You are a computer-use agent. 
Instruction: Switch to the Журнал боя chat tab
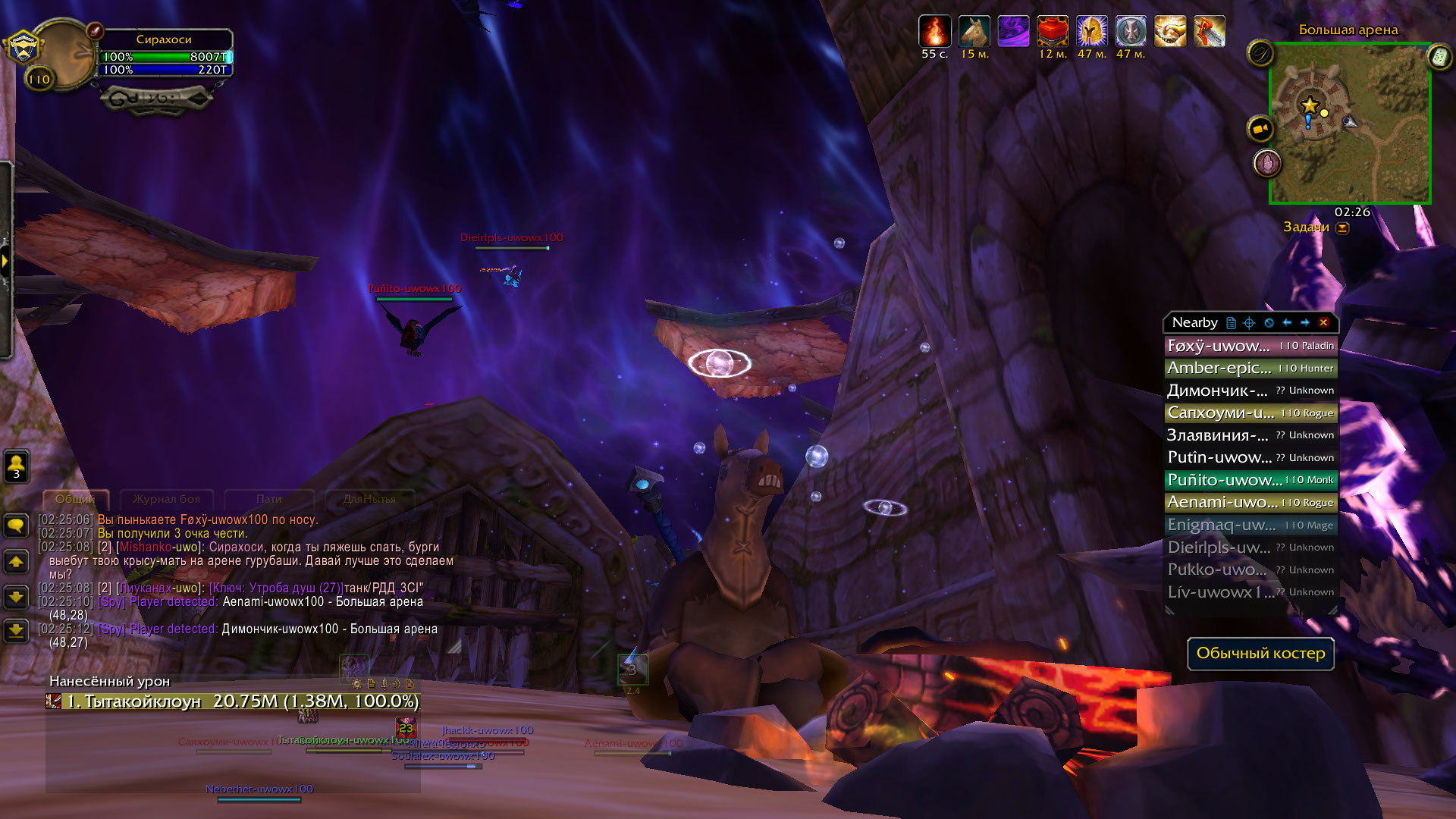point(167,499)
